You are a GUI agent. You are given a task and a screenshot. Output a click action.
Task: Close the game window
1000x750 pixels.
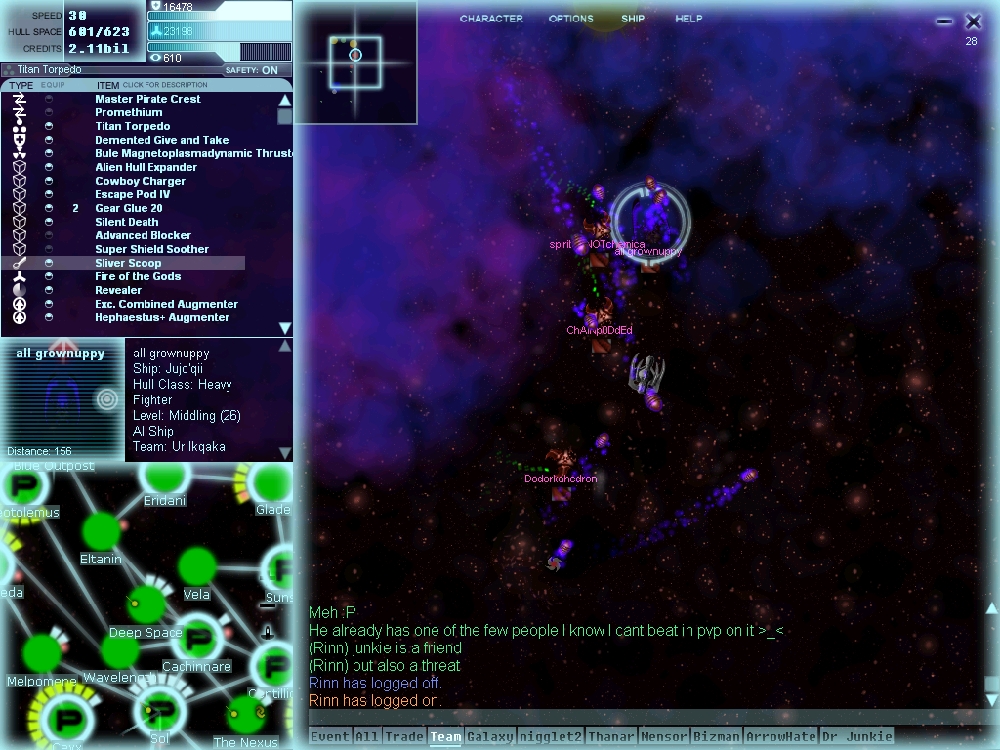(x=973, y=21)
